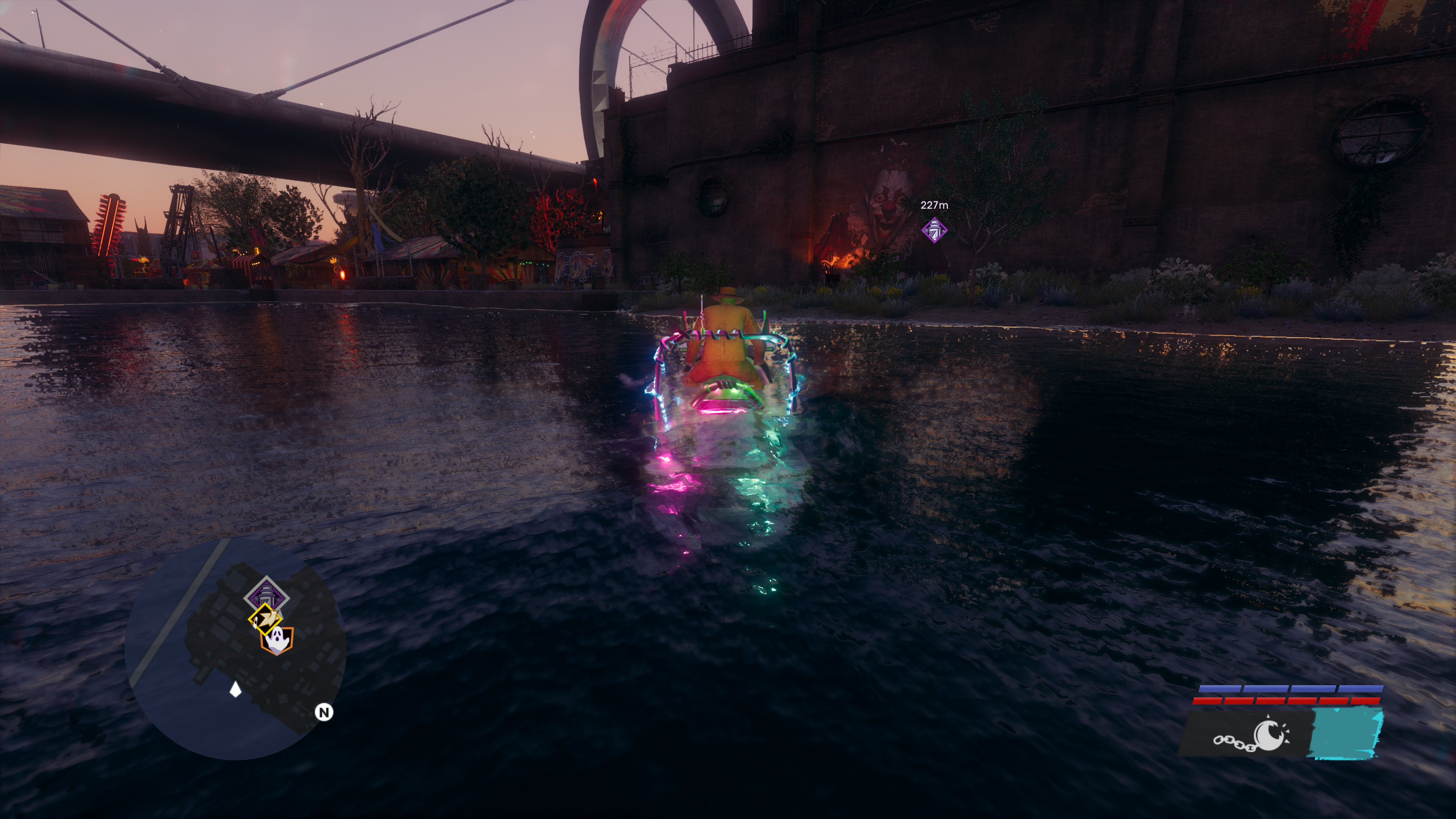Image resolution: width=1456 pixels, height=819 pixels.
Task: Click the north compass indicator on the minimap
Action: tap(324, 712)
